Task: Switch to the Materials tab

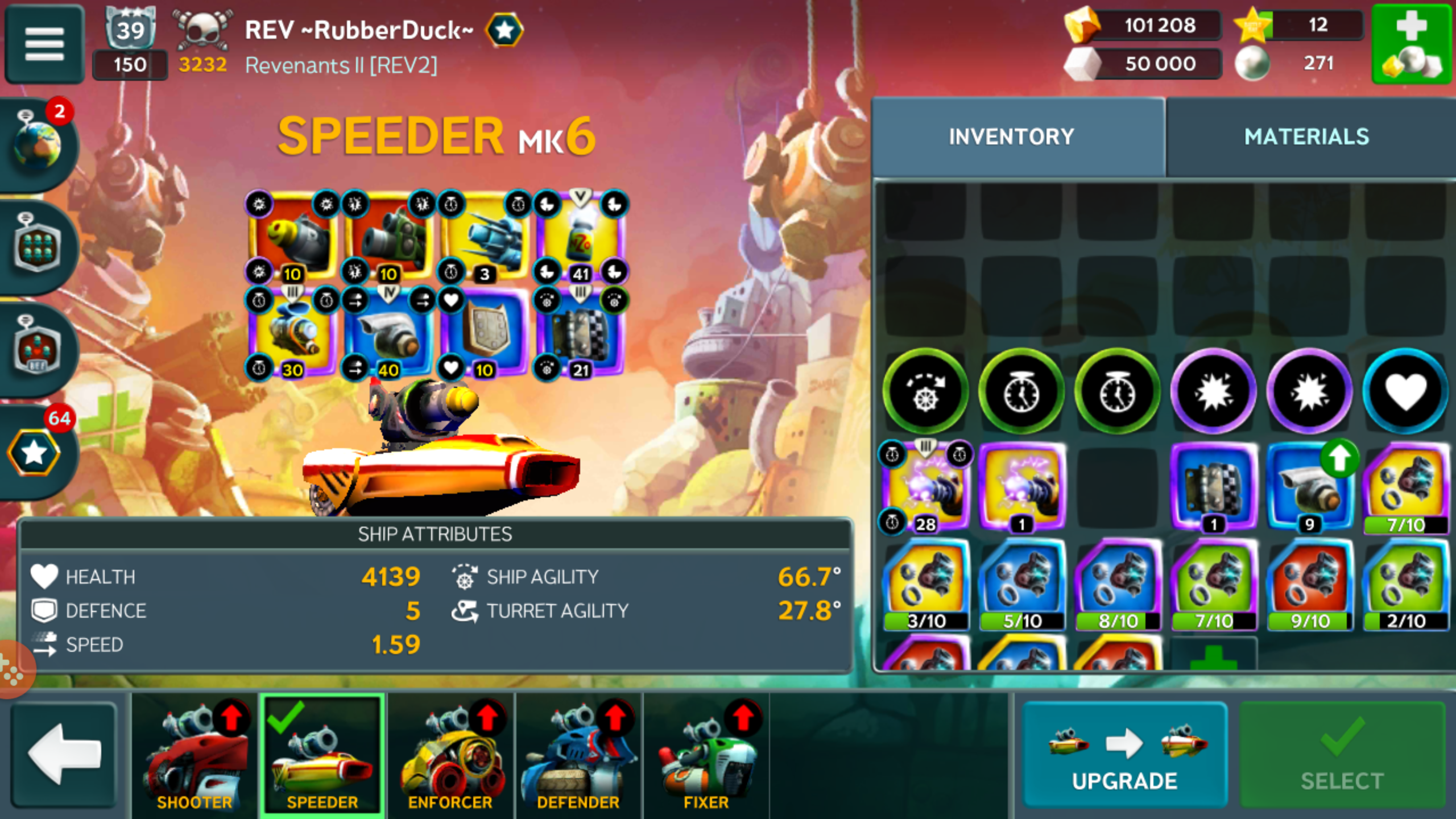Action: click(x=1306, y=137)
